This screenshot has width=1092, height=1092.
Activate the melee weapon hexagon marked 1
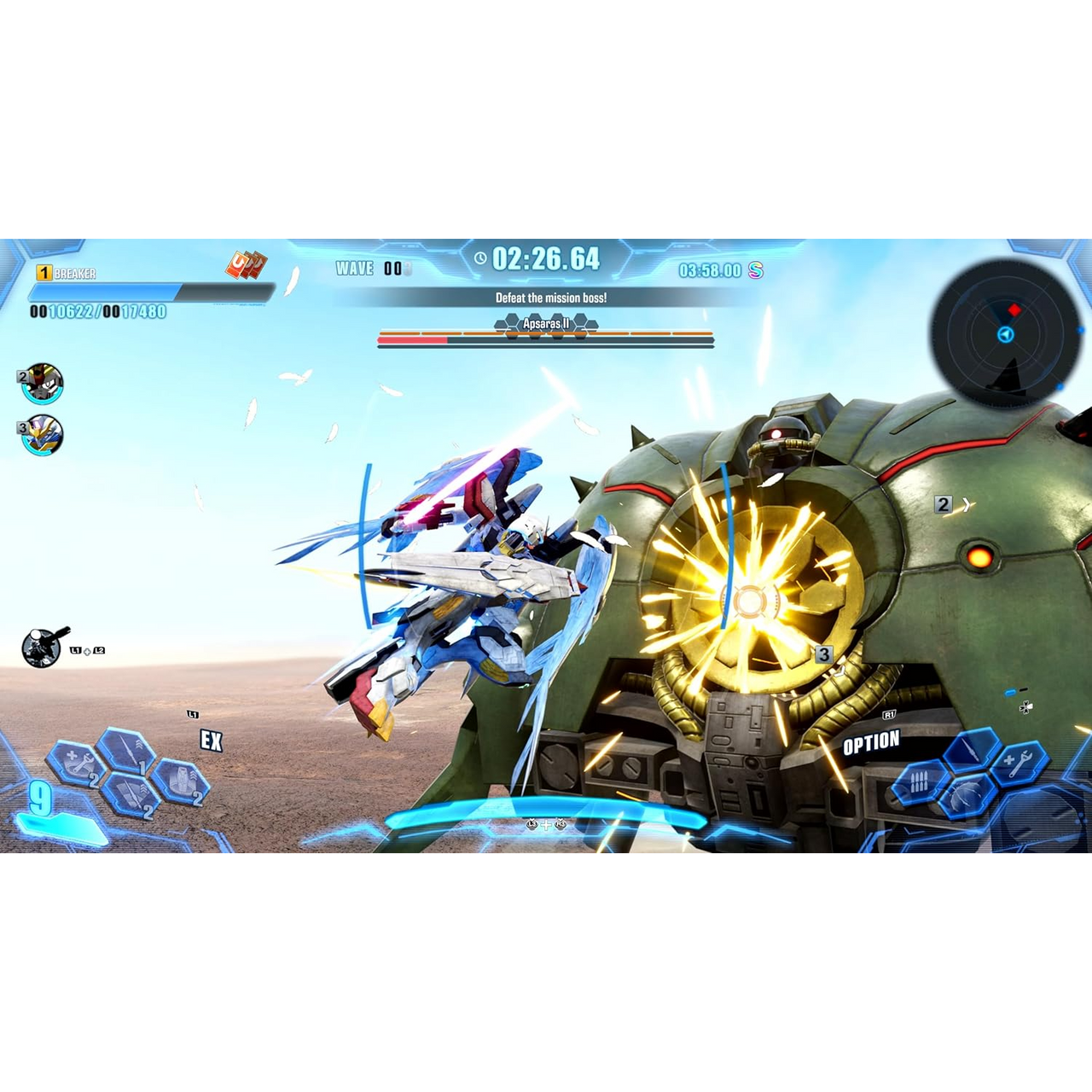click(125, 751)
